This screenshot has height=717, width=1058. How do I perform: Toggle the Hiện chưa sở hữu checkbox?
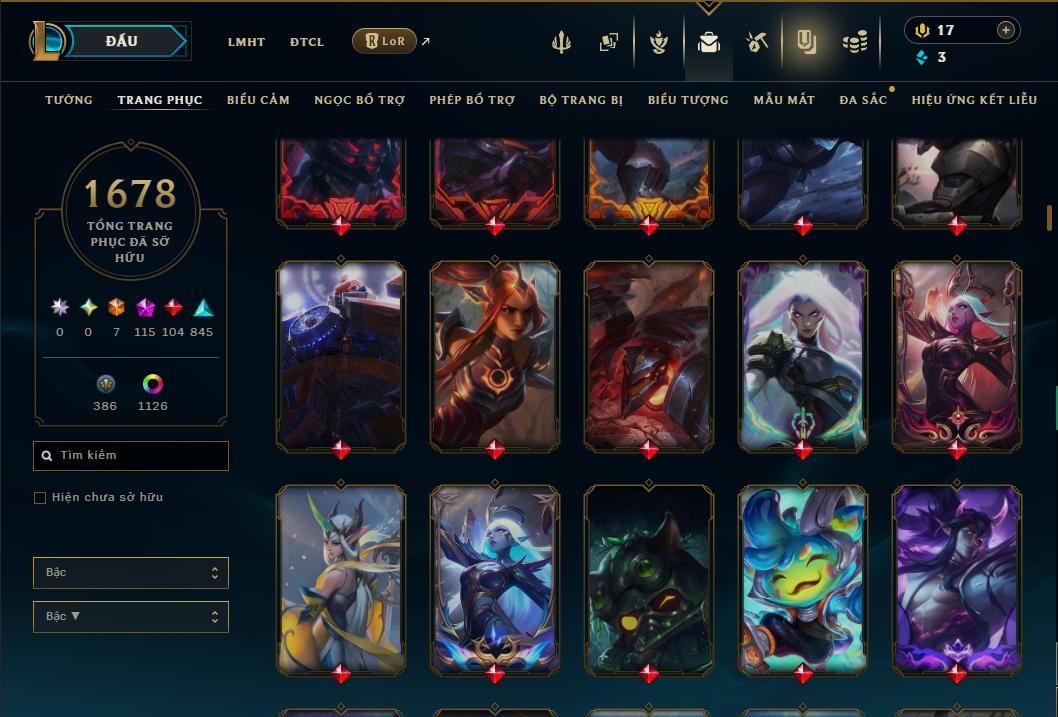(40, 498)
